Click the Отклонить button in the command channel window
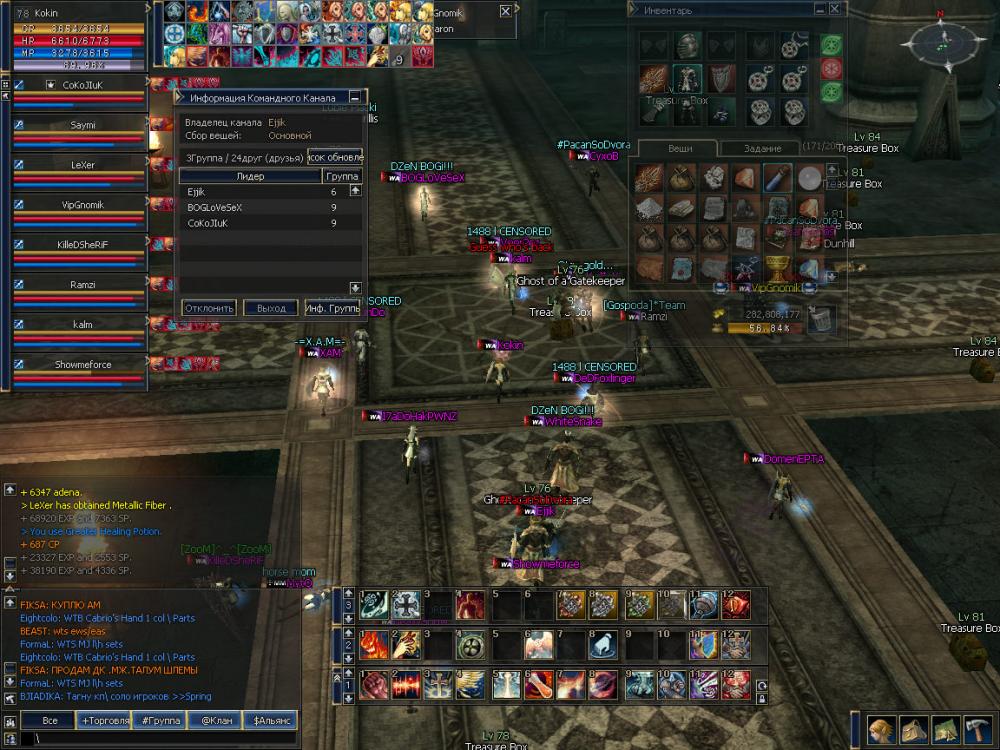1000x750 pixels. pos(210,308)
